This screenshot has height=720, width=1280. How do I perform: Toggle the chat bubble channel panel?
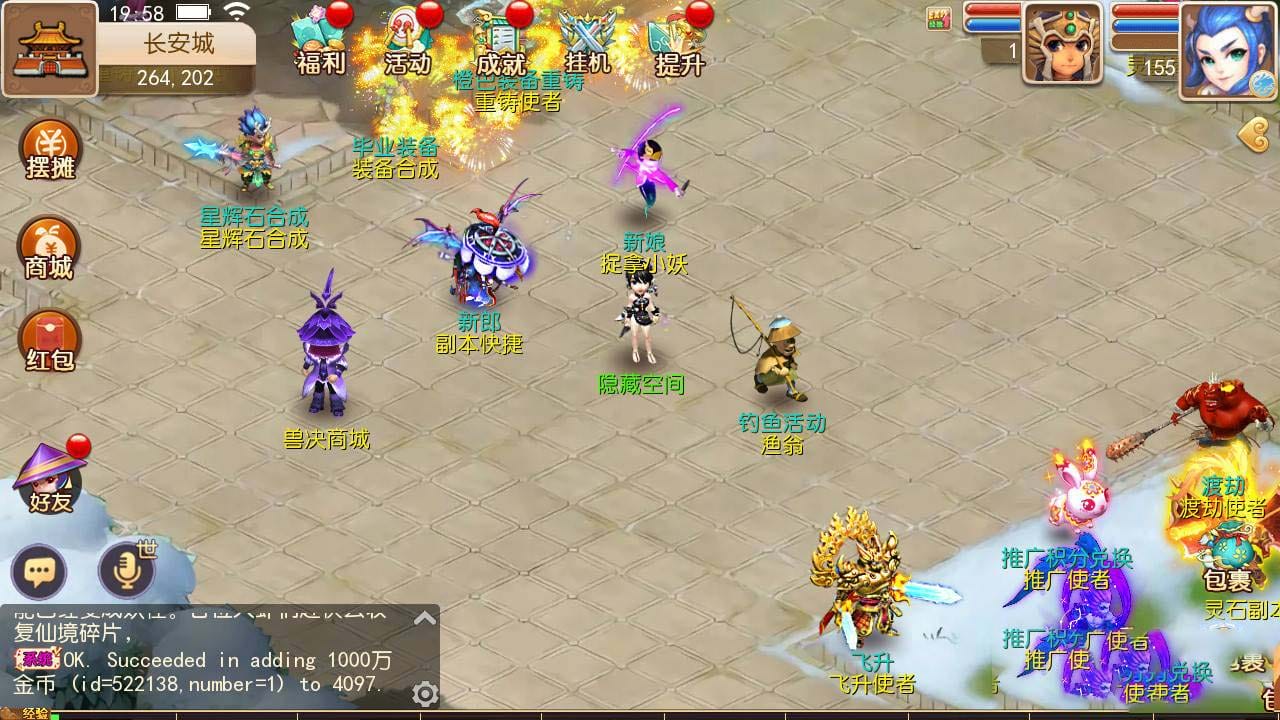(40, 570)
